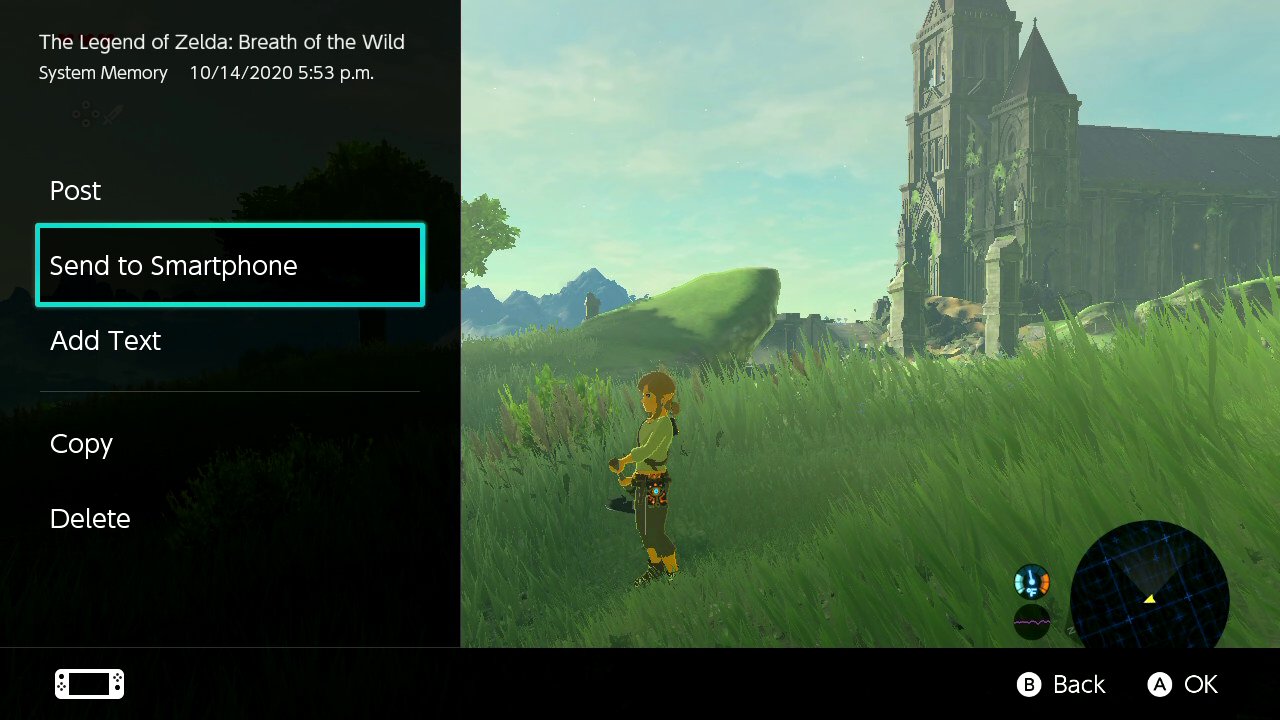Click the Joy-Con controller icon
The width and height of the screenshot is (1280, 720).
point(88,683)
